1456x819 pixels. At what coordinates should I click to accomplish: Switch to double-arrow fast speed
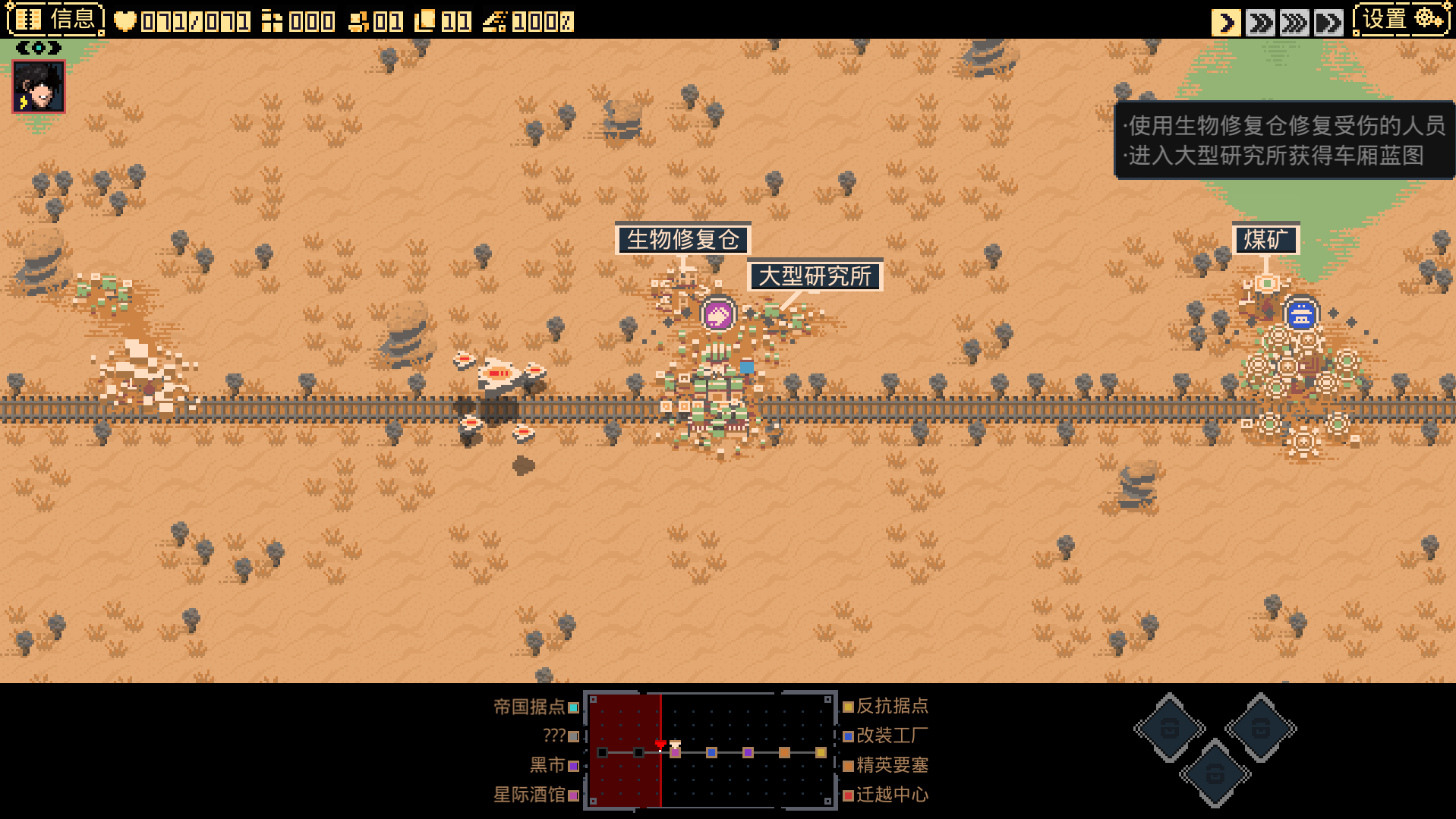(1260, 22)
